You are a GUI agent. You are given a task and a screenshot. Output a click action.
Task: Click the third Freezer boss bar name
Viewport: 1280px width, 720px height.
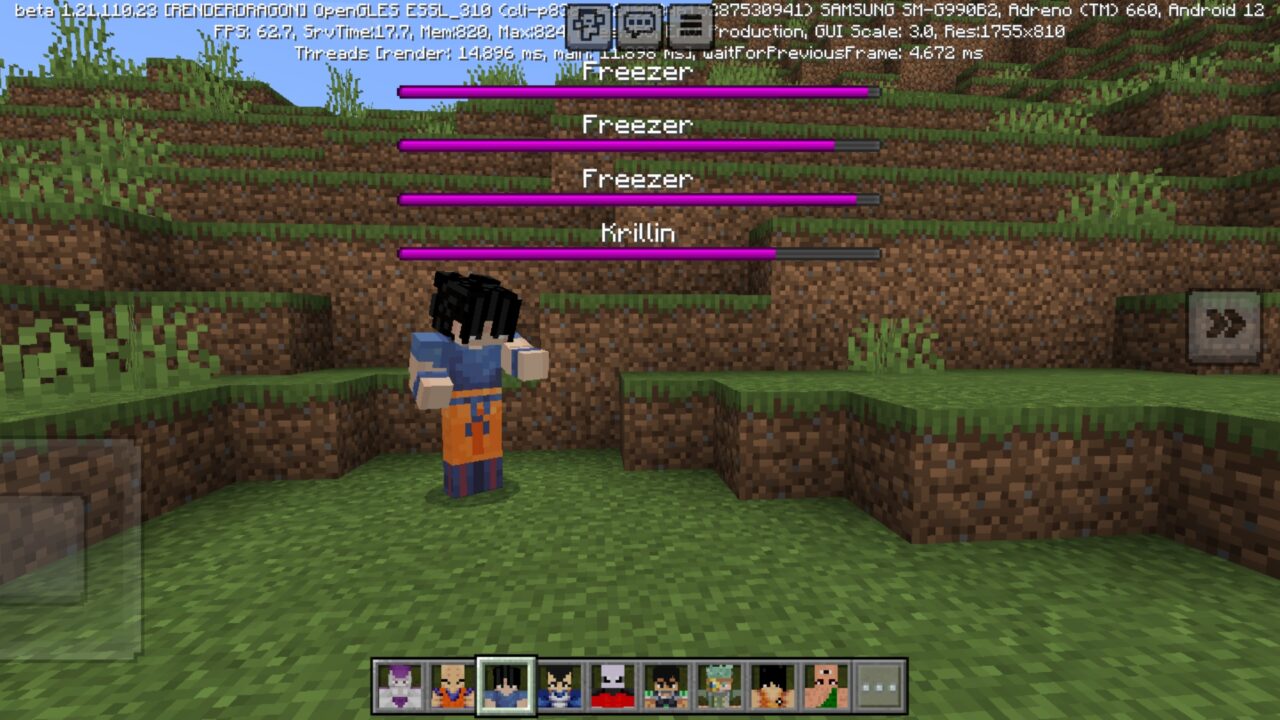click(638, 180)
